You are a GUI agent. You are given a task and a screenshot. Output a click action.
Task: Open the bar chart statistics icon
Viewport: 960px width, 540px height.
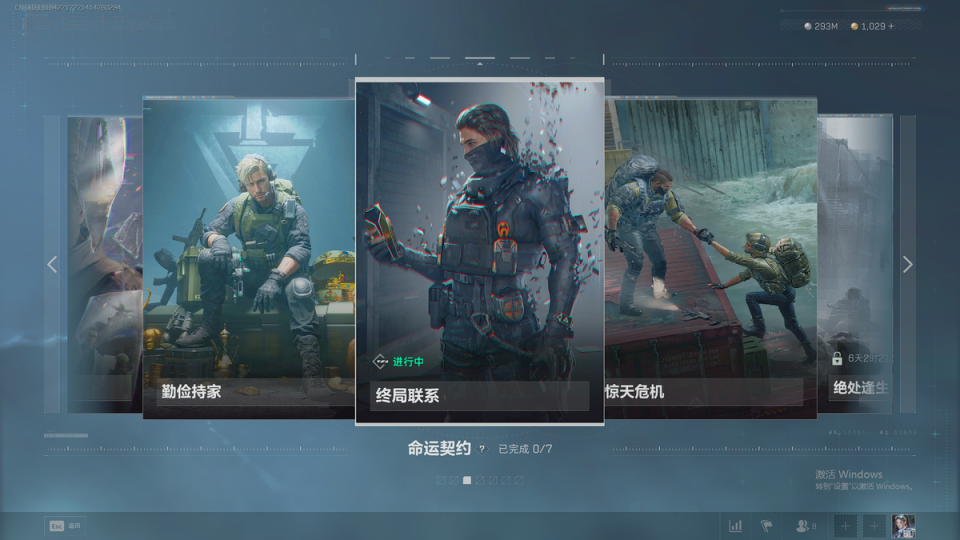tap(735, 525)
